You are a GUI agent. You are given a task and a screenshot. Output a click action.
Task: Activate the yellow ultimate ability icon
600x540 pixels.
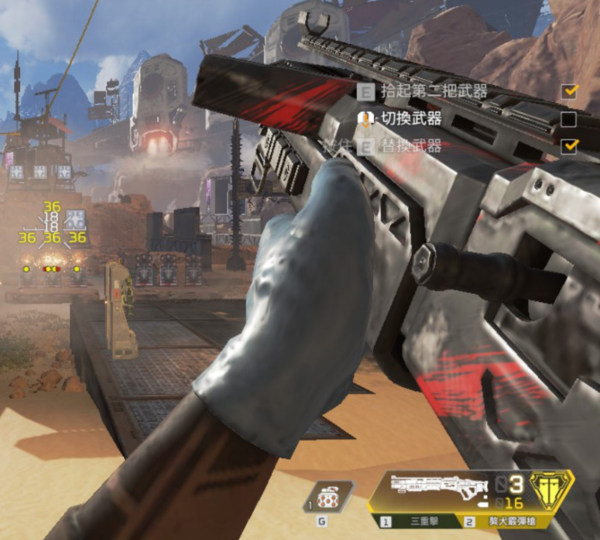pyautogui.click(x=546, y=491)
